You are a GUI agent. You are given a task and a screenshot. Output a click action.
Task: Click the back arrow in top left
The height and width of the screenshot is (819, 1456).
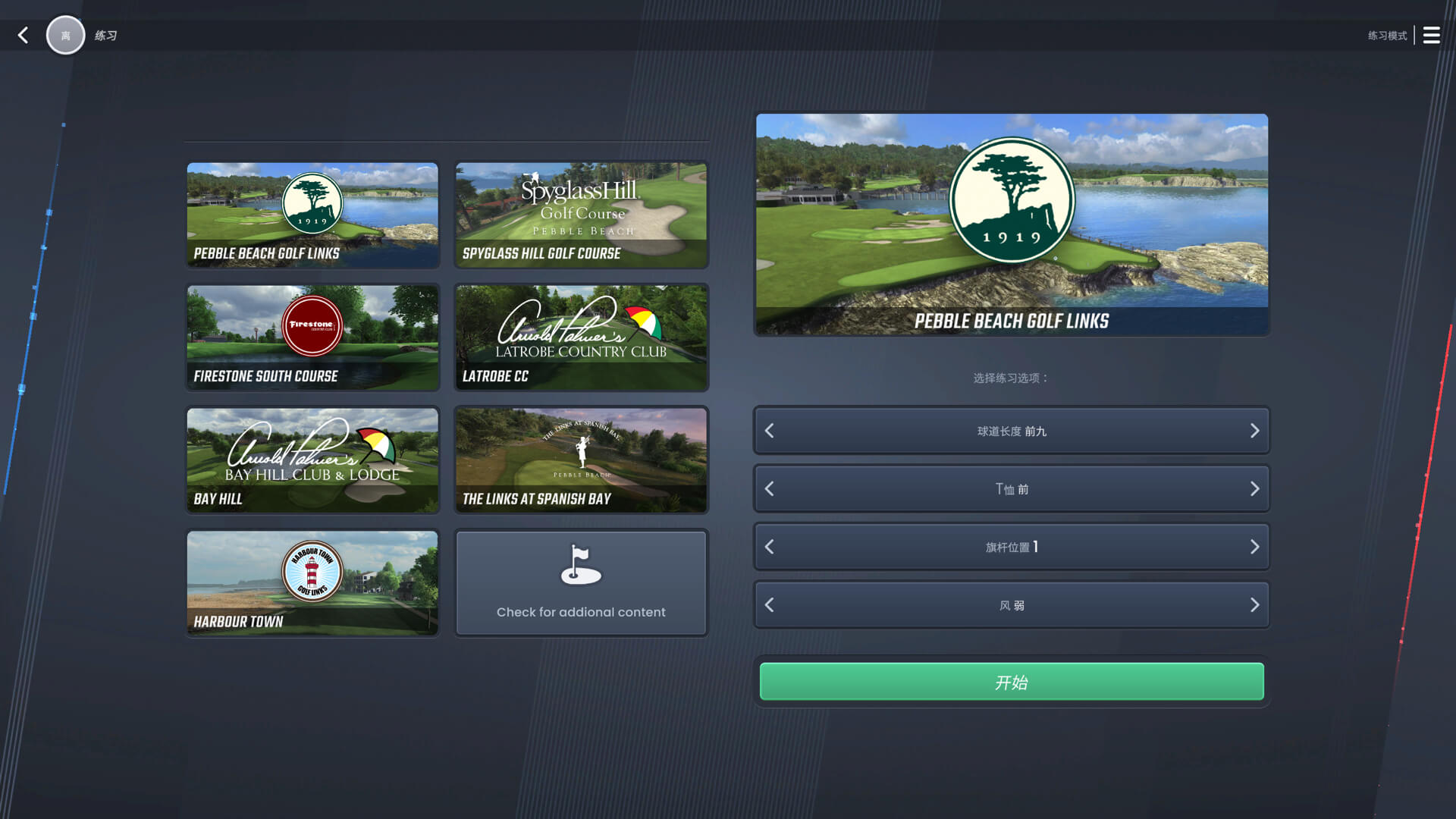pos(23,35)
